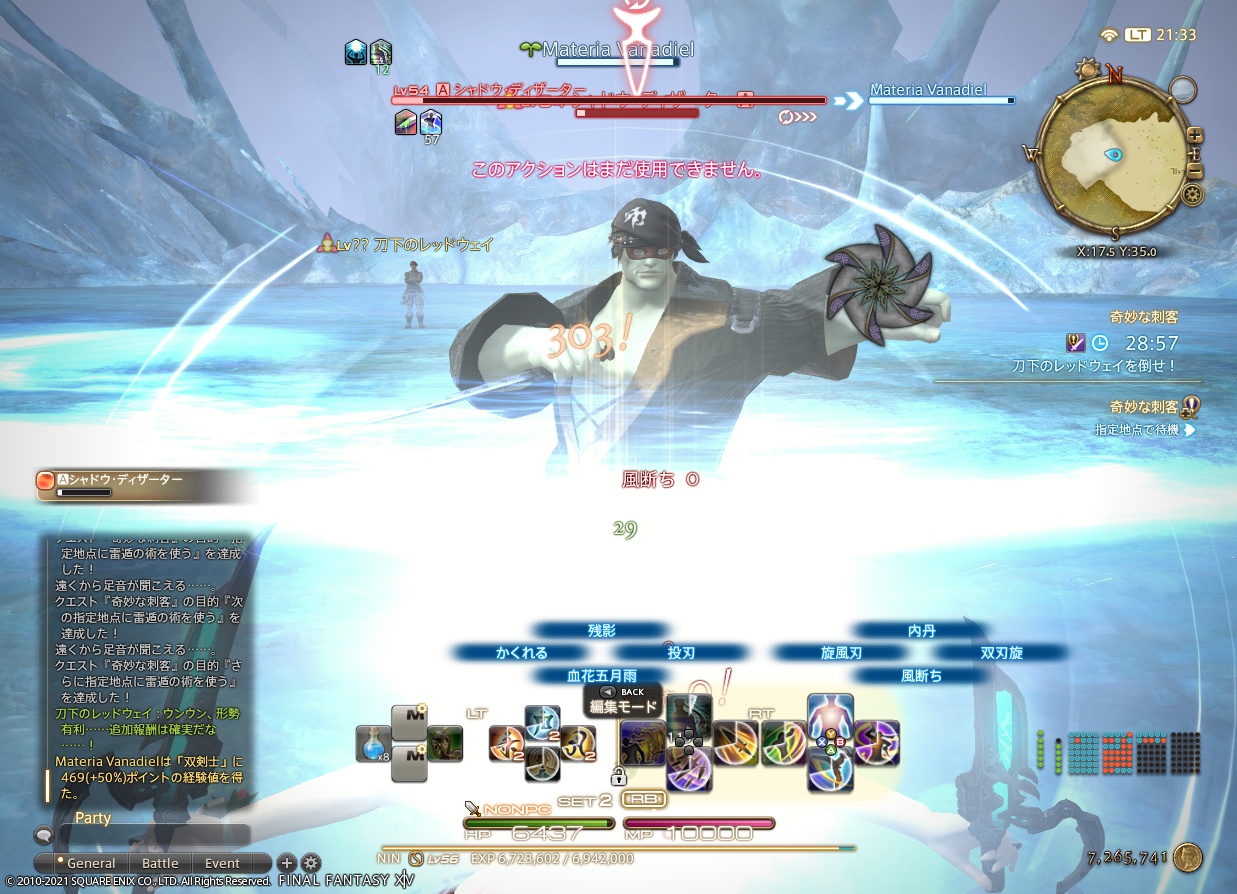
Task: Open the chat mode speech bubble icon
Action: [43, 834]
